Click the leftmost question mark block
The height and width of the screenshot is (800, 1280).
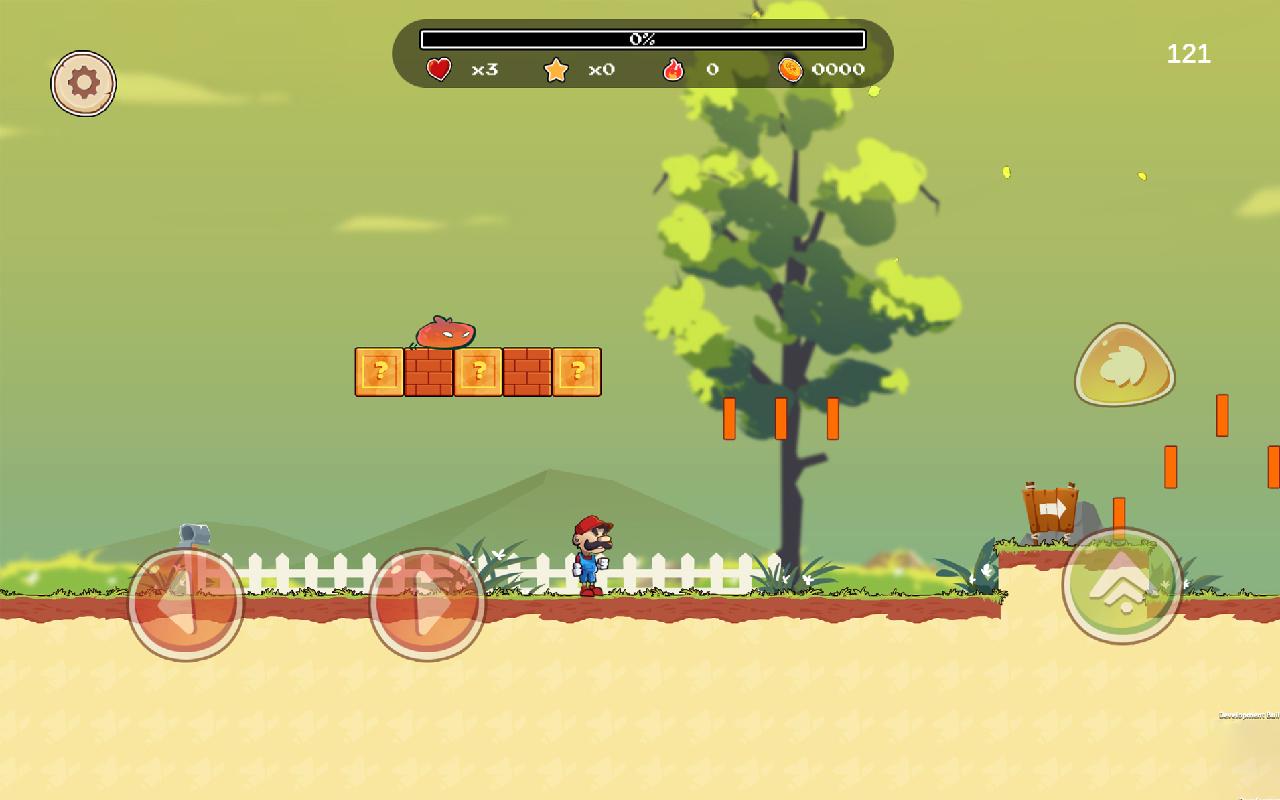pyautogui.click(x=380, y=371)
